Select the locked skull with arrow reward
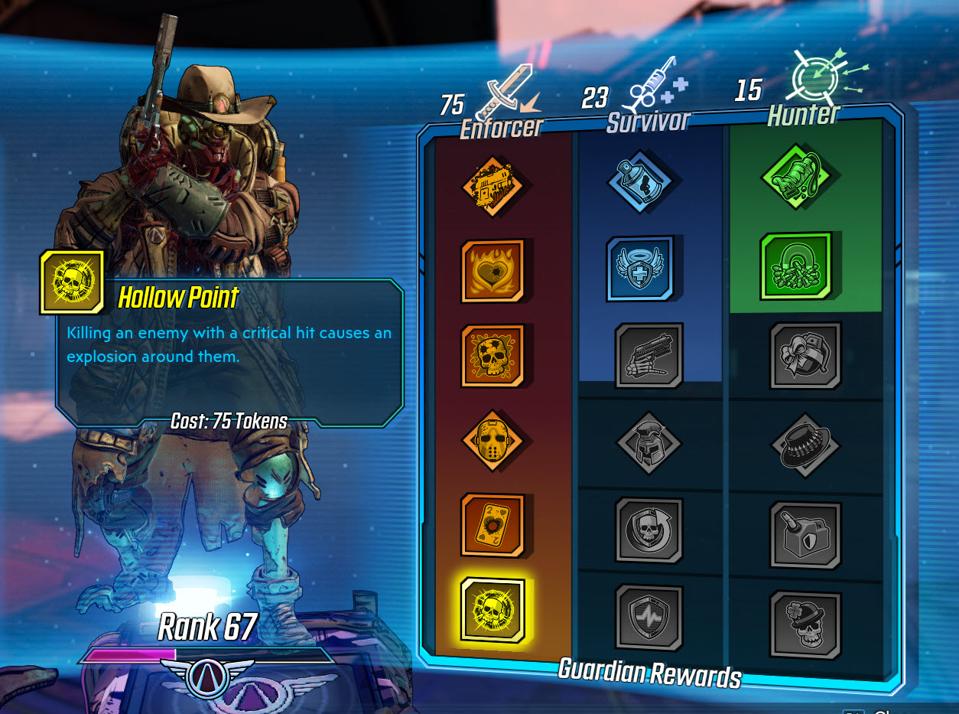 649,530
